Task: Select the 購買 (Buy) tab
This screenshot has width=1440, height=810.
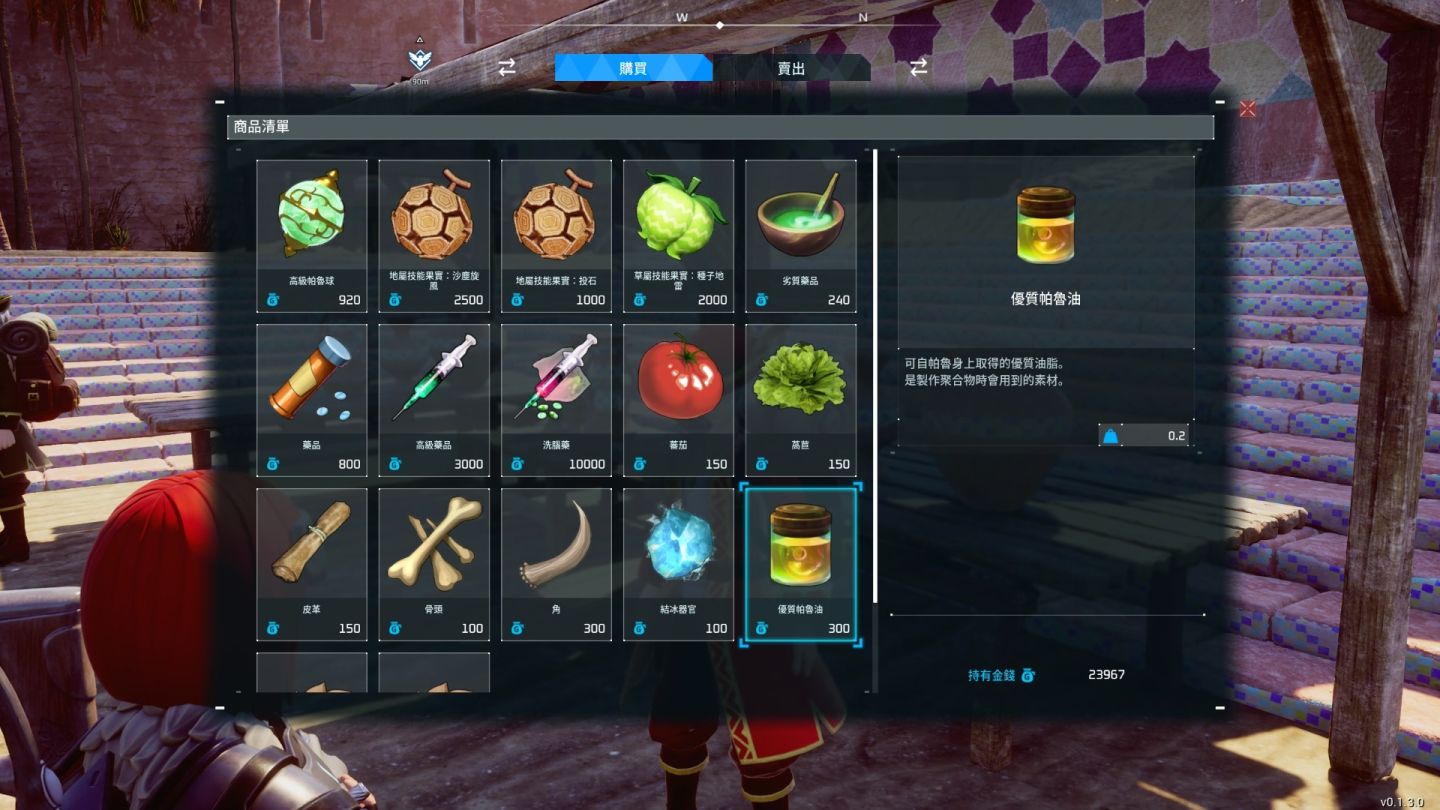Action: 633,69
